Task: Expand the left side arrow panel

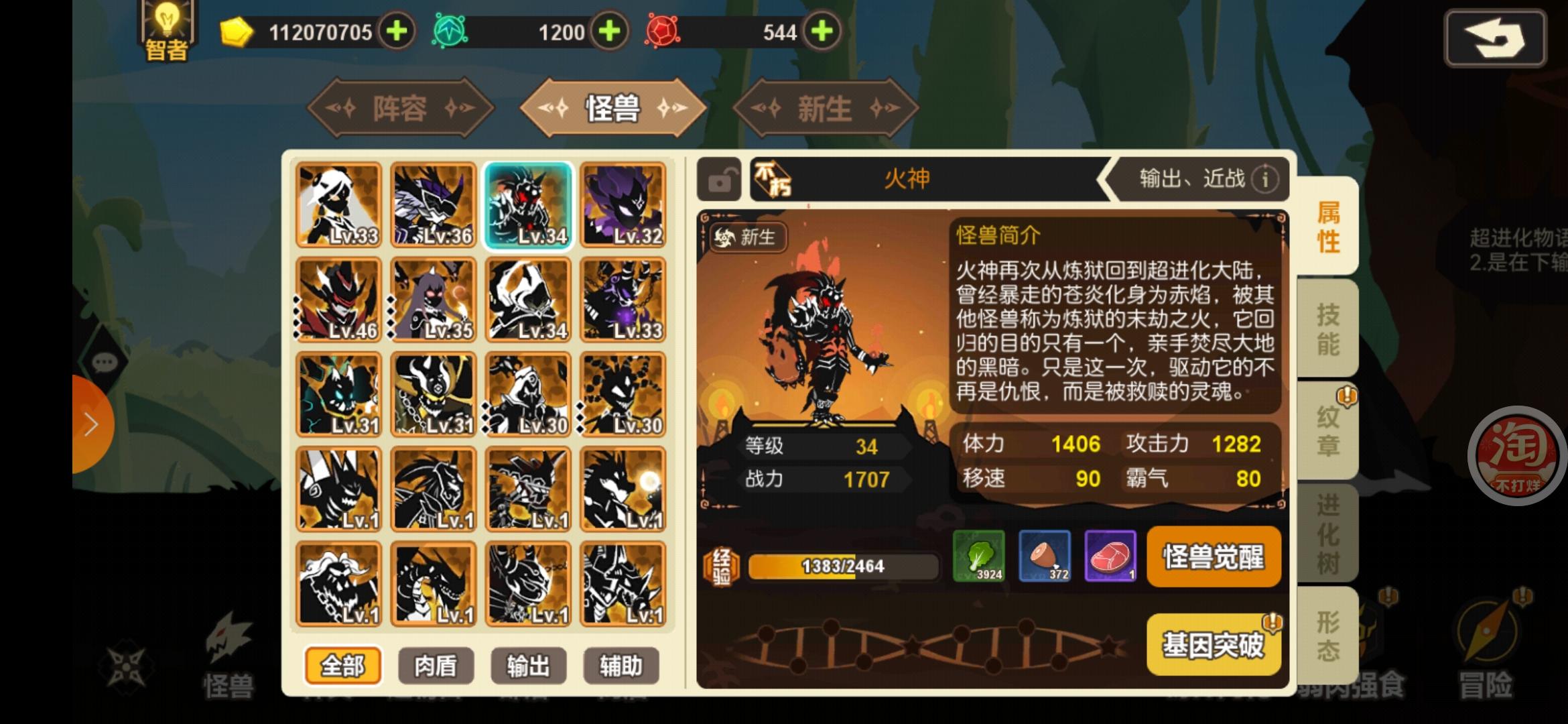Action: (x=92, y=424)
